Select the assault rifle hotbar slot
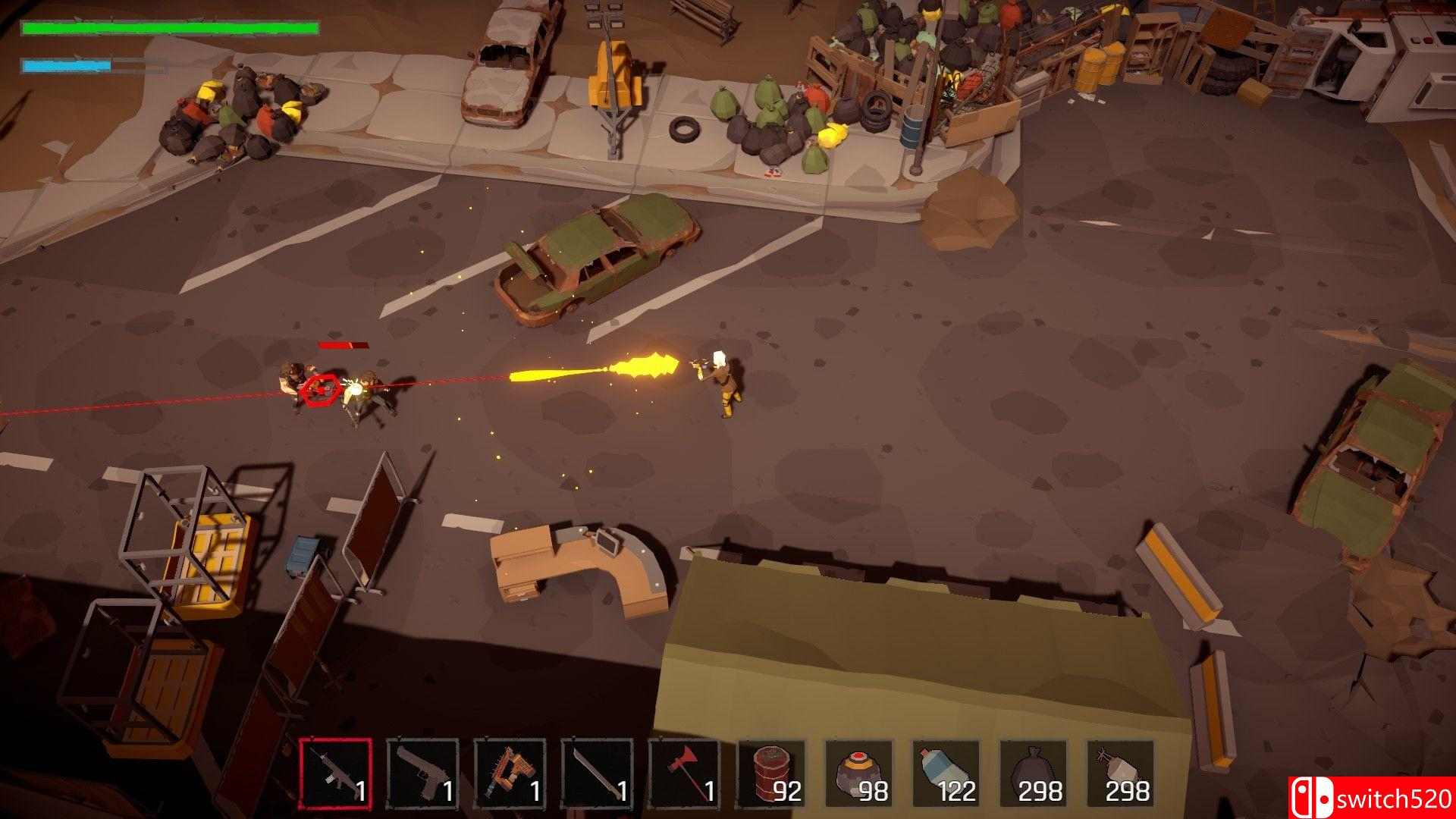The height and width of the screenshot is (819, 1456). point(335,773)
